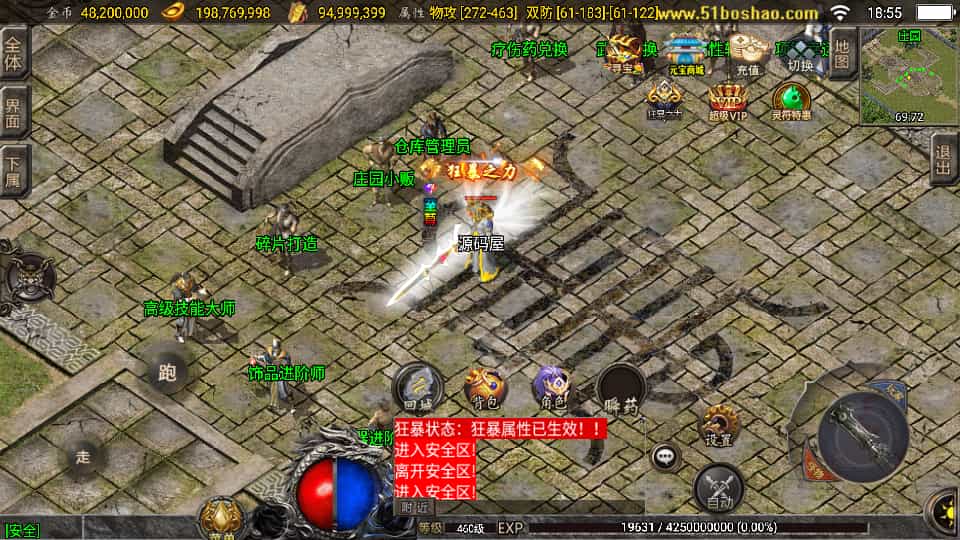Open the 元宝商城 shop
960x540 pixels.
pyautogui.click(x=687, y=54)
